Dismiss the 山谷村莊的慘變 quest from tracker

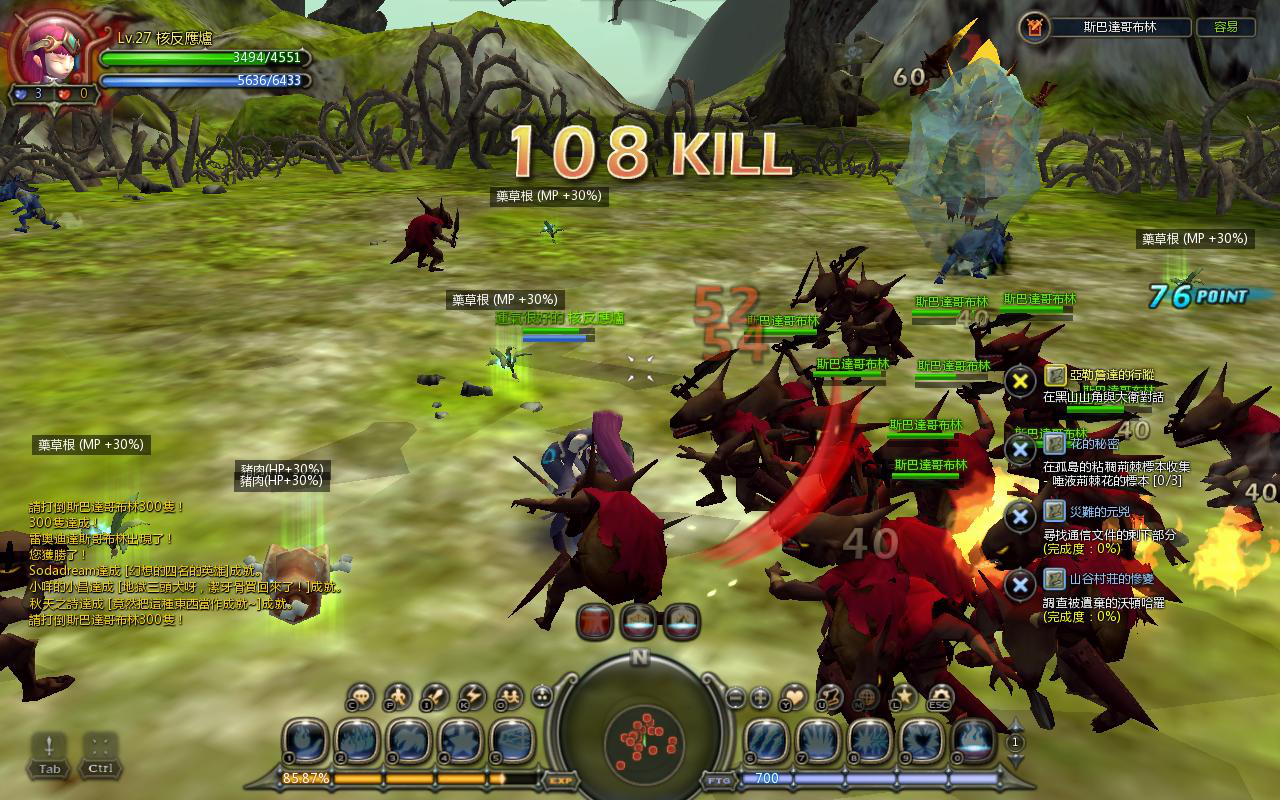click(1020, 585)
